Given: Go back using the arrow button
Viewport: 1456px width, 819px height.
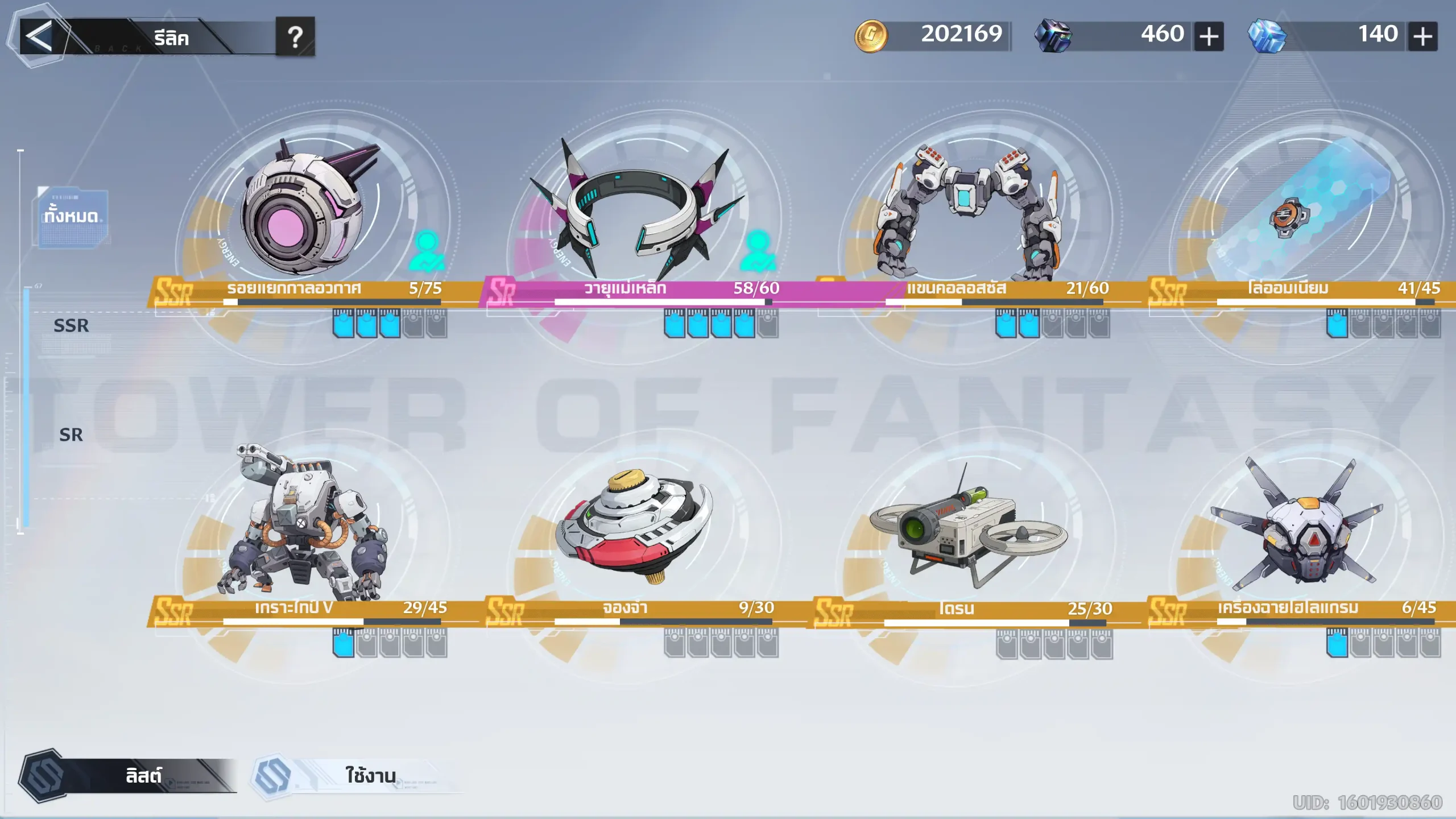Looking at the screenshot, I should (x=39, y=37).
